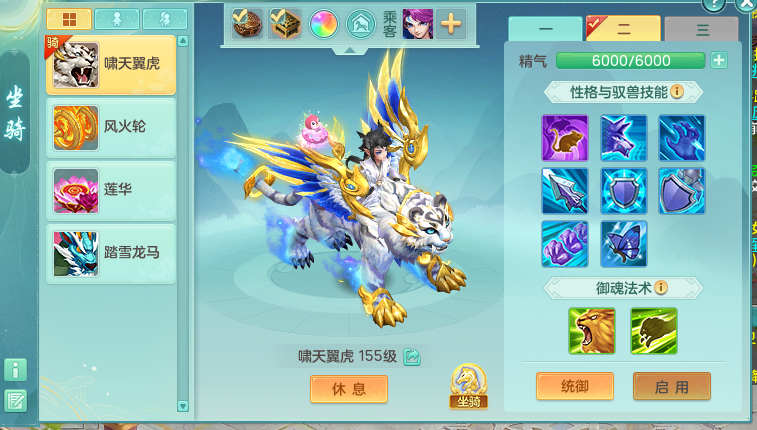The image size is (757, 430).
Task: Select the lion roar 御魂法术 icon
Action: [x=592, y=331]
